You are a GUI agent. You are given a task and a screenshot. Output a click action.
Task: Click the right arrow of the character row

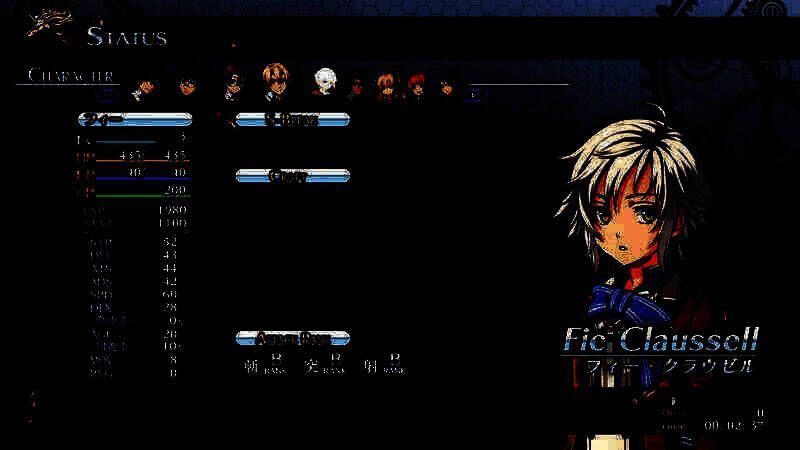click(477, 94)
